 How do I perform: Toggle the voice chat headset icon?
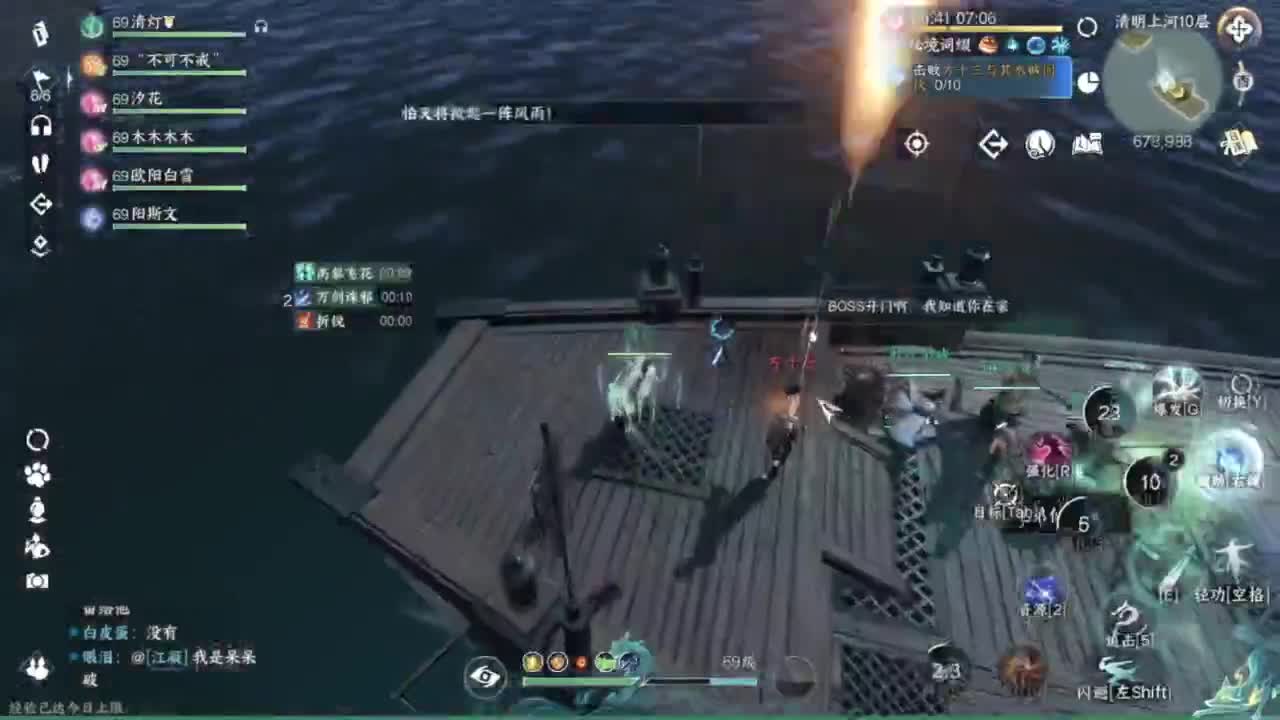click(42, 126)
